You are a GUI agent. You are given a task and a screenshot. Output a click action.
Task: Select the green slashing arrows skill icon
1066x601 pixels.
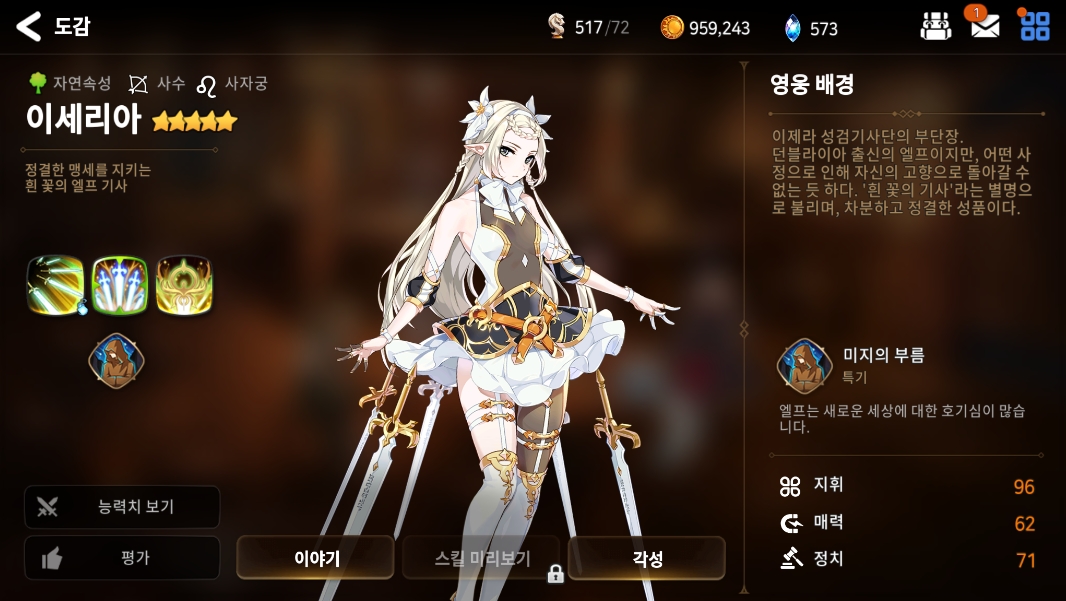point(56,285)
